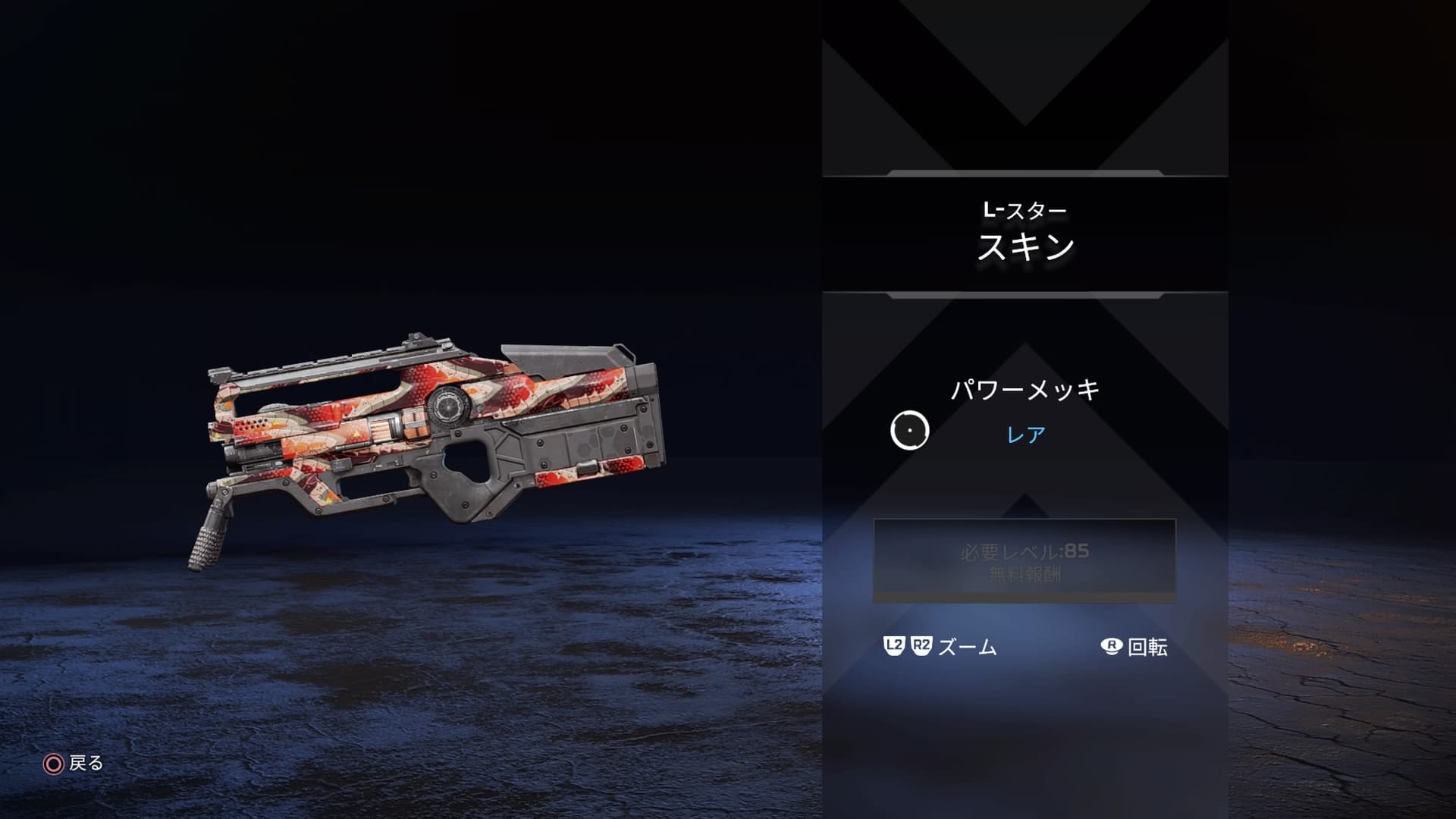Screen dimensions: 1456x819
Task: Click the circle back-button icon
Action: [52, 764]
